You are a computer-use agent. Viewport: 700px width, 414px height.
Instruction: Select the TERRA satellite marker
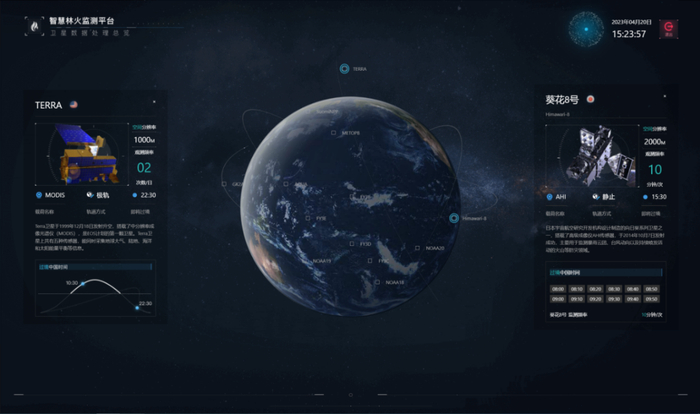pyautogui.click(x=344, y=69)
